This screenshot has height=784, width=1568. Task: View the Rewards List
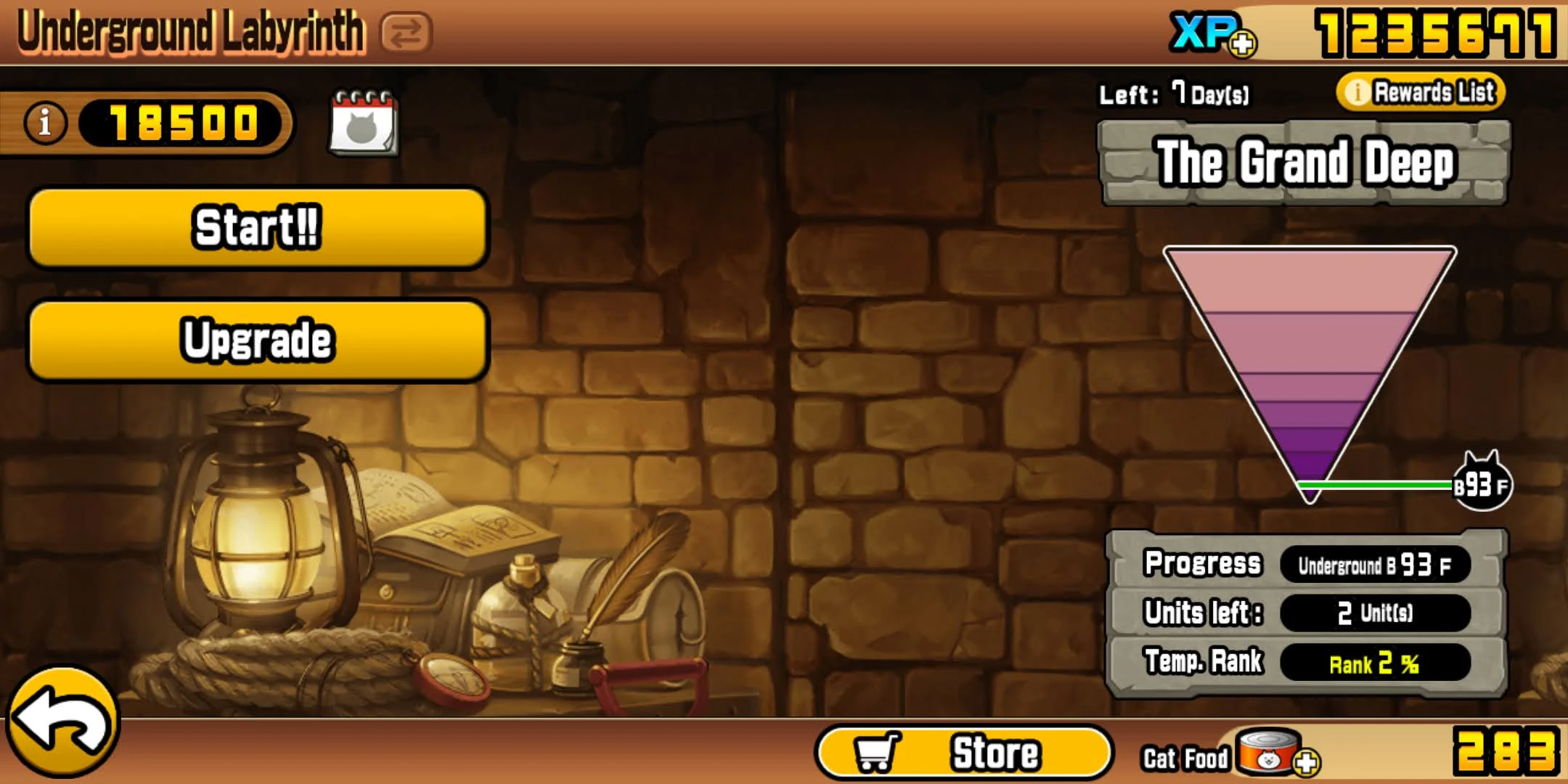click(x=1423, y=93)
